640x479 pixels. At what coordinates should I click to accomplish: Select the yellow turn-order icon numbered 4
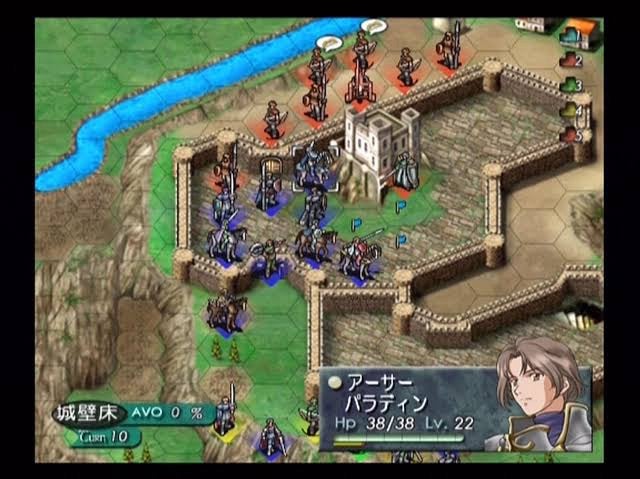pos(571,111)
